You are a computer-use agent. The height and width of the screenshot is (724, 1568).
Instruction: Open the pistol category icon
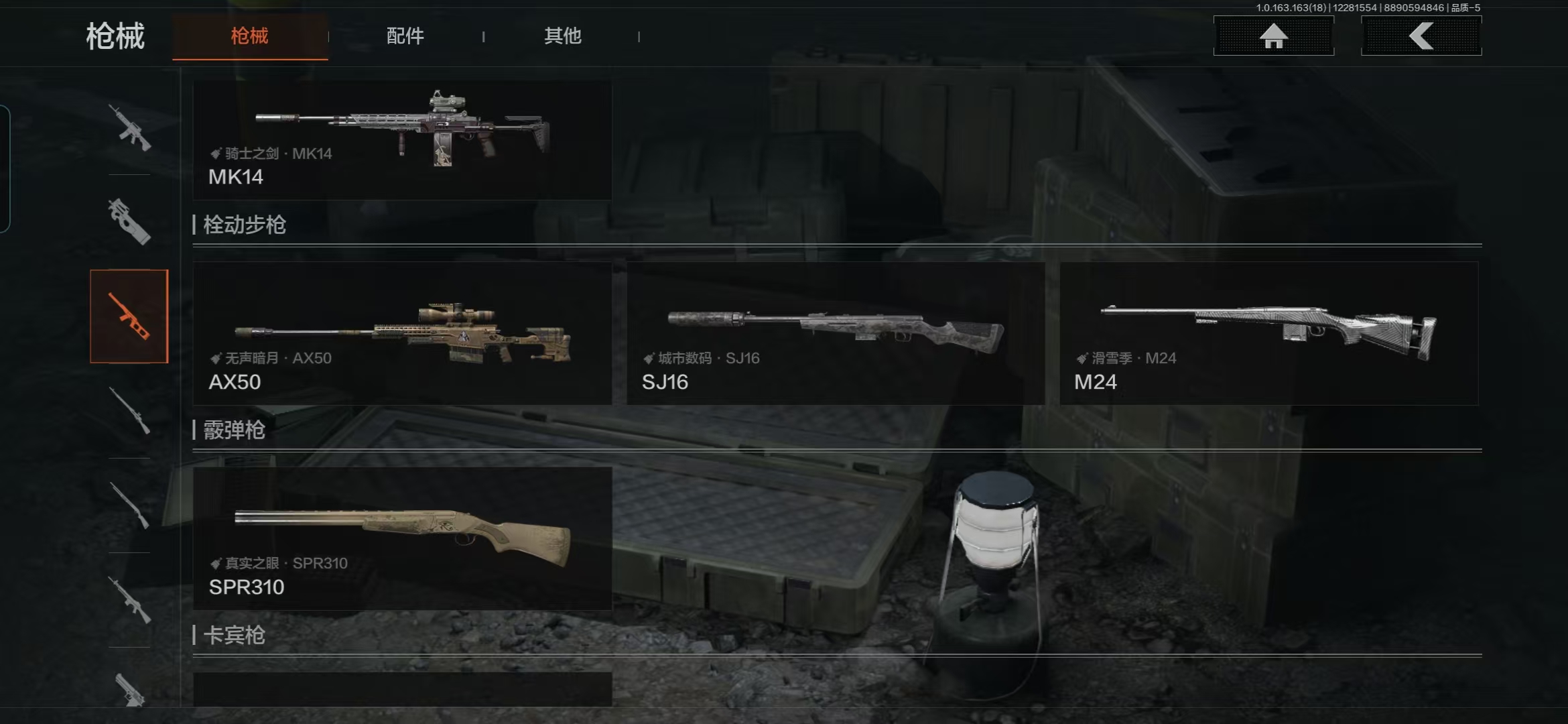pos(129,688)
